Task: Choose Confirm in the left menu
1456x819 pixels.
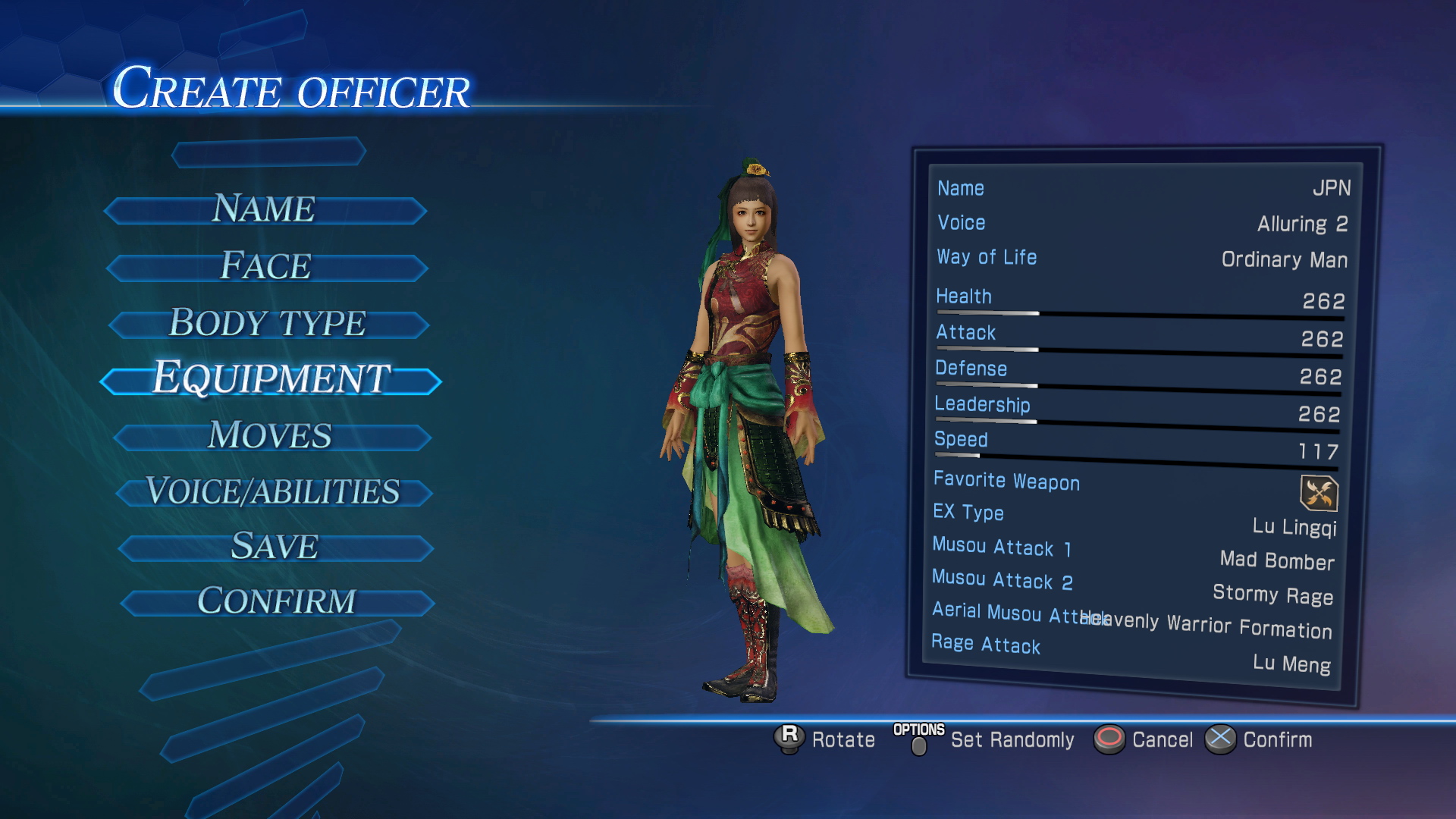Action: pyautogui.click(x=277, y=603)
